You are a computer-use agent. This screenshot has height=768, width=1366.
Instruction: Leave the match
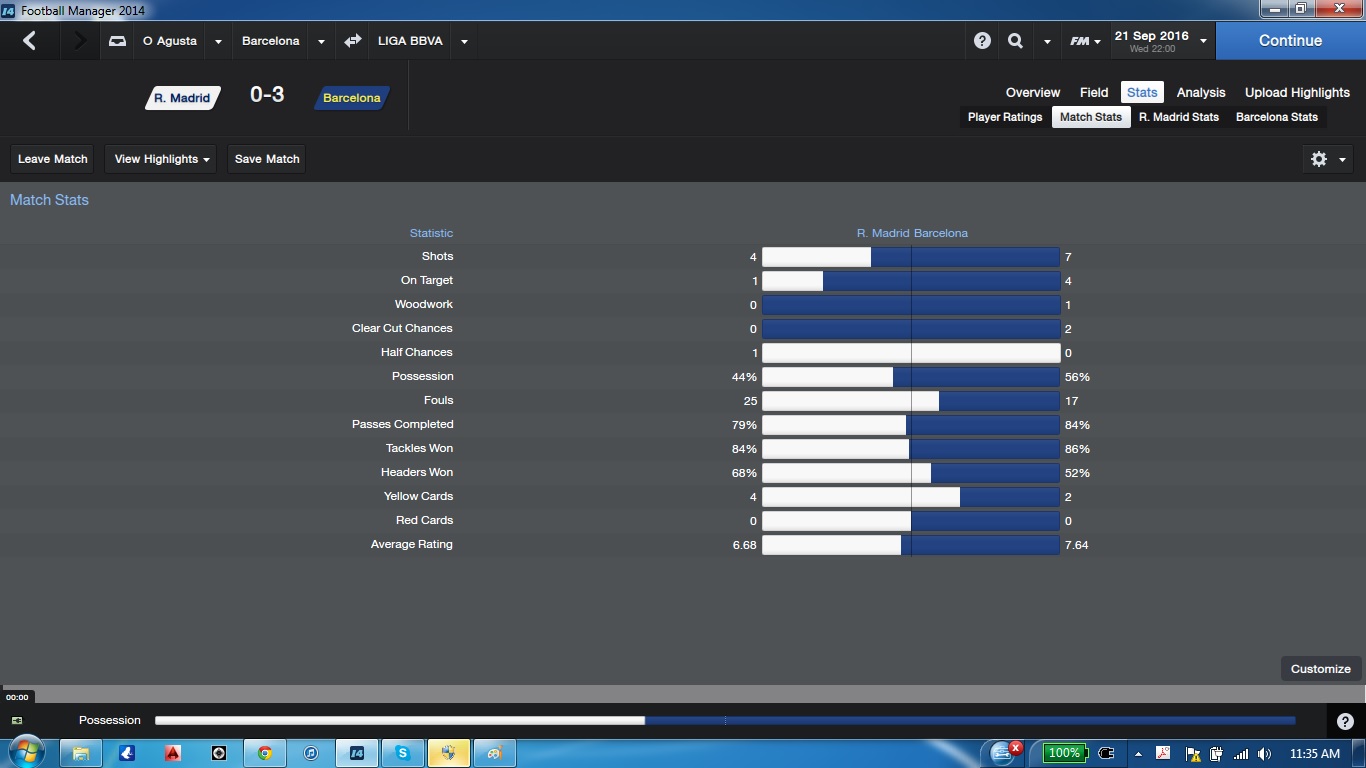tap(53, 159)
